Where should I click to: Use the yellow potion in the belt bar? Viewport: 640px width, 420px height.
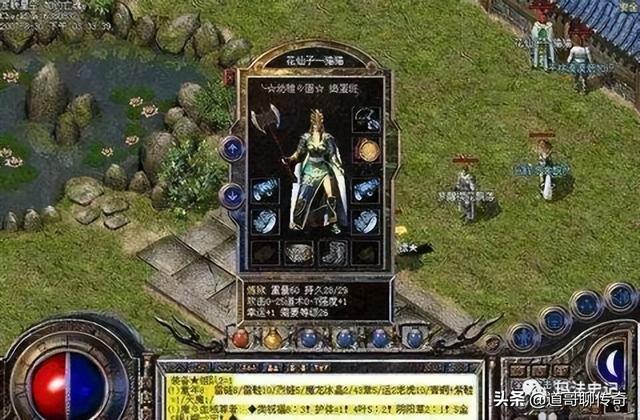point(272,339)
